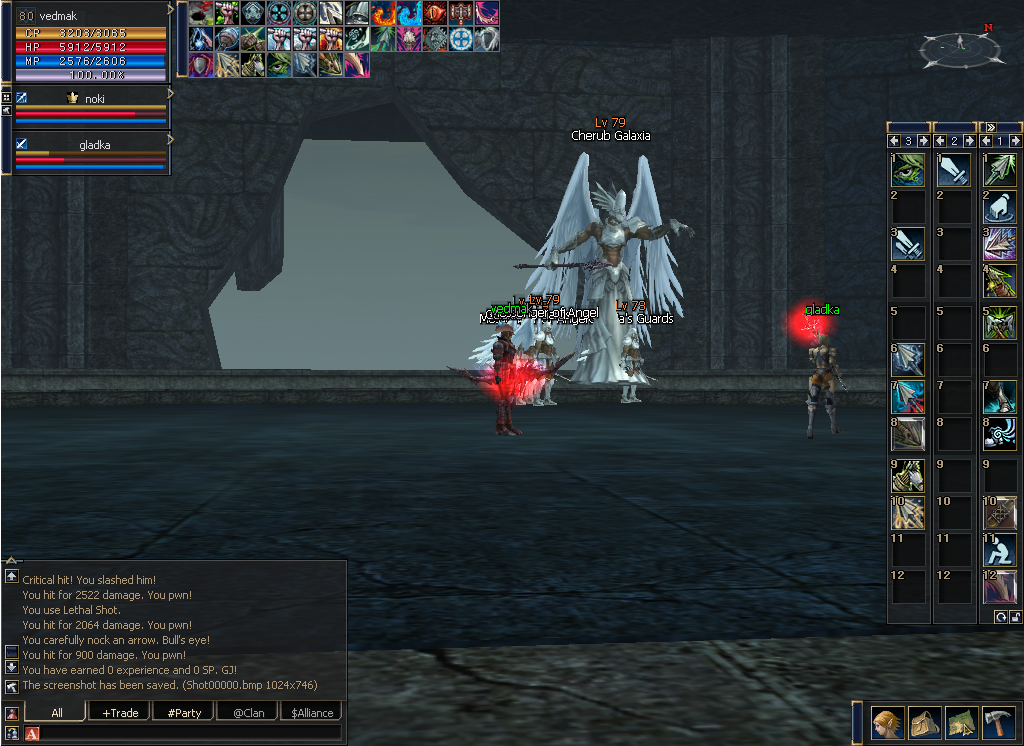
Task: Activate the sitting figure shortcut in slot 11
Action: 1000,549
